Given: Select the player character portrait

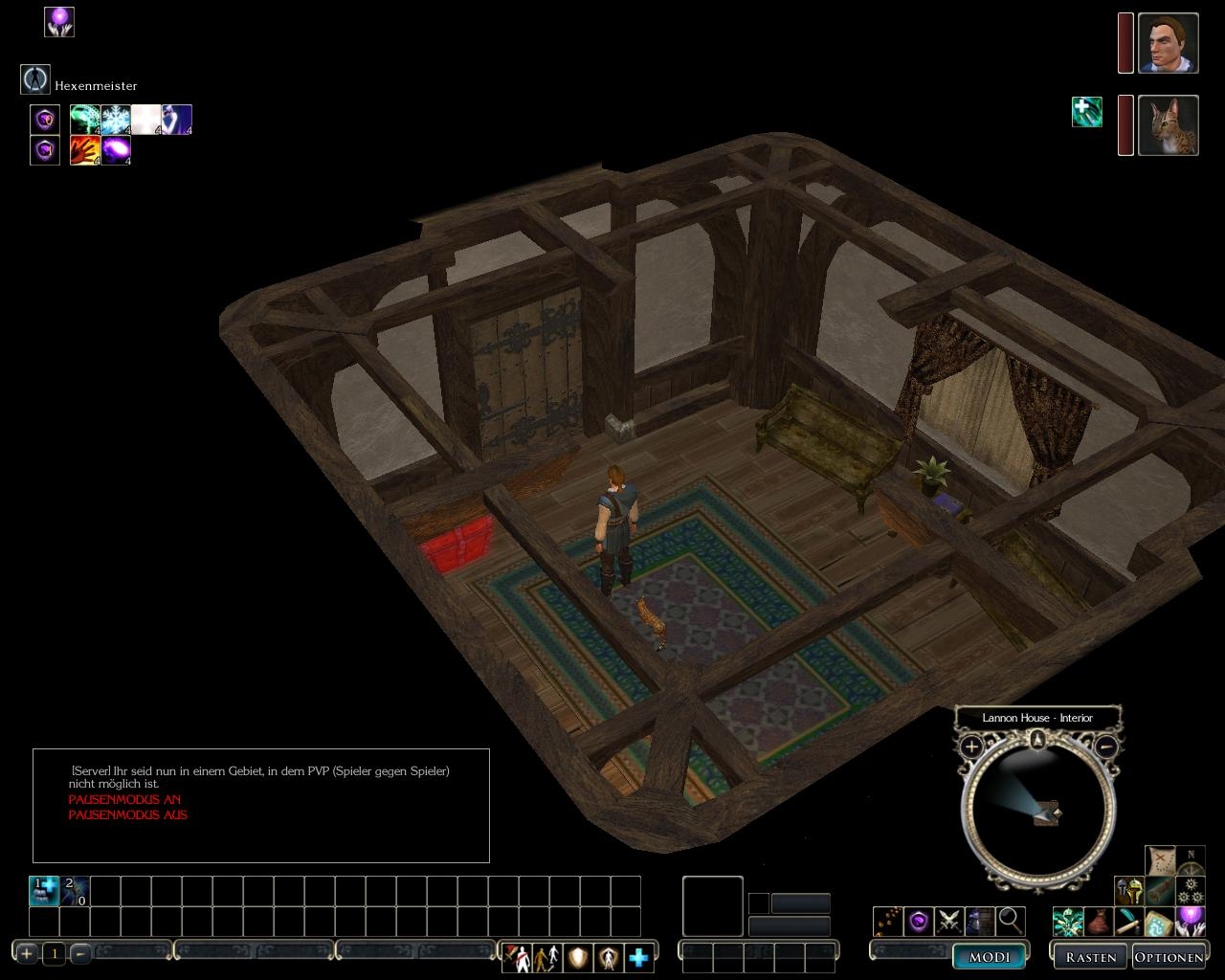Looking at the screenshot, I should click(1169, 43).
